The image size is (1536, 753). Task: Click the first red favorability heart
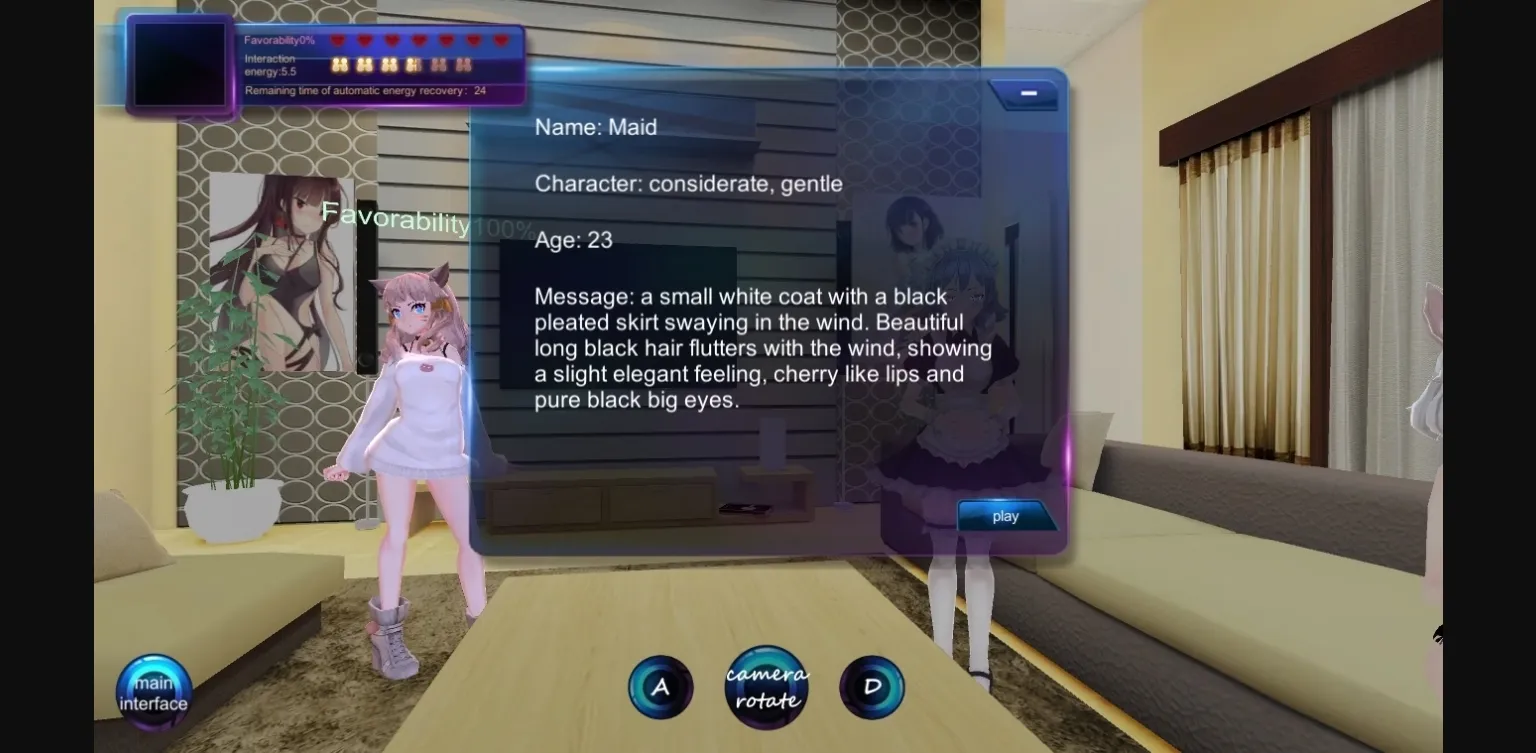click(338, 40)
